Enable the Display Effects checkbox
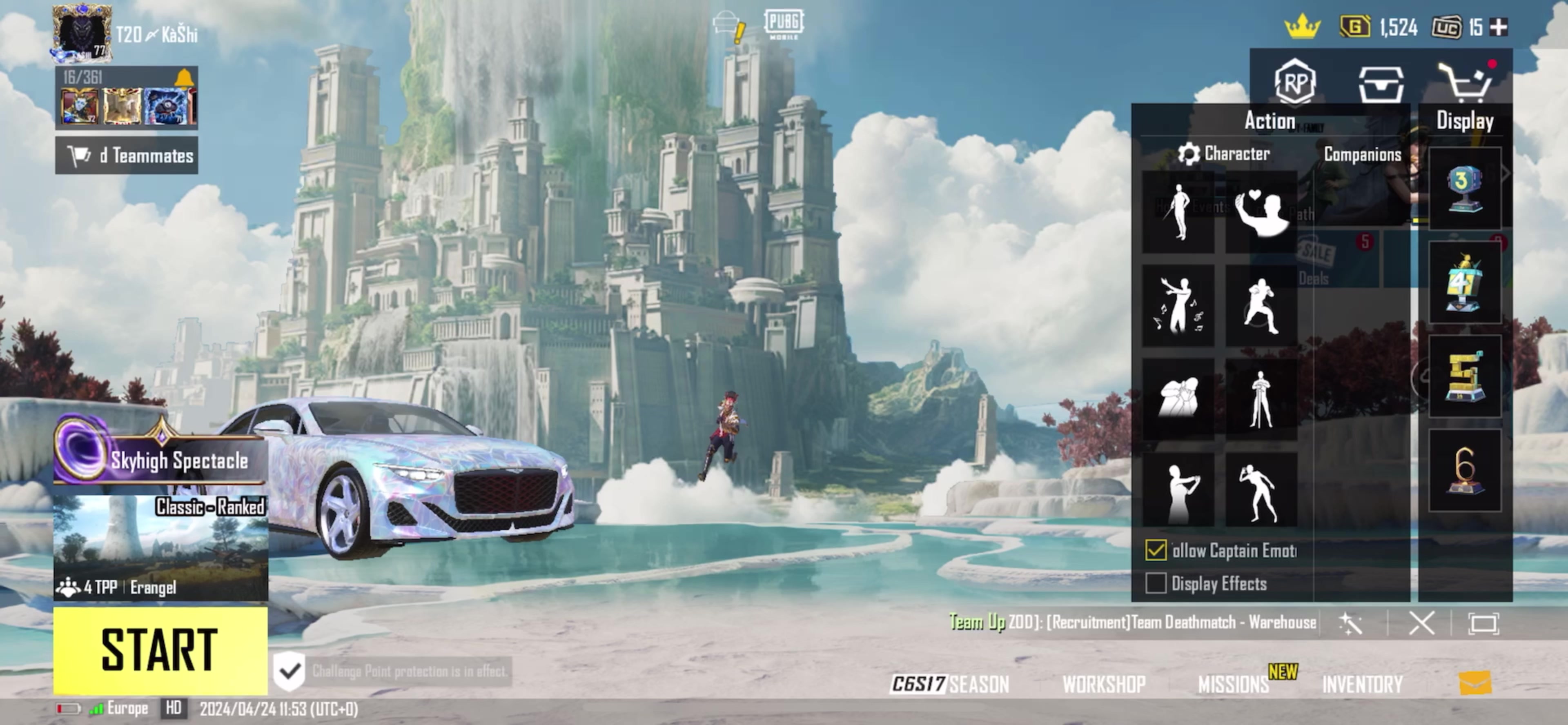The image size is (1568, 725). pos(1155,584)
